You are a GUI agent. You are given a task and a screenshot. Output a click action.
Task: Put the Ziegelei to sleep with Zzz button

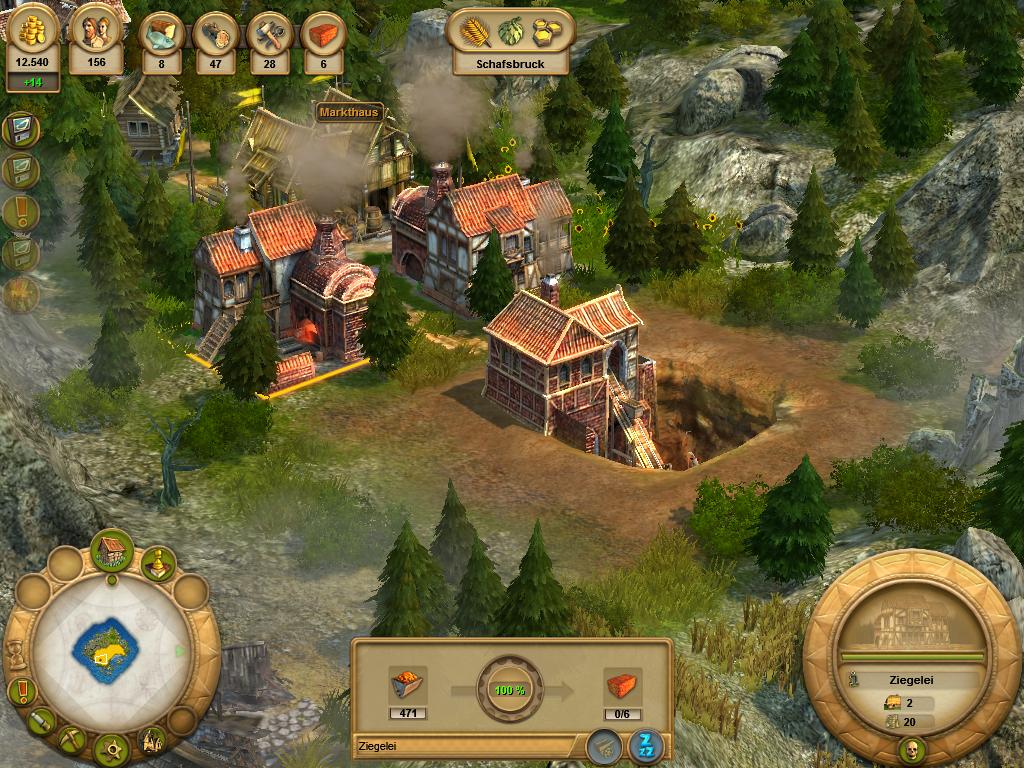click(x=645, y=745)
